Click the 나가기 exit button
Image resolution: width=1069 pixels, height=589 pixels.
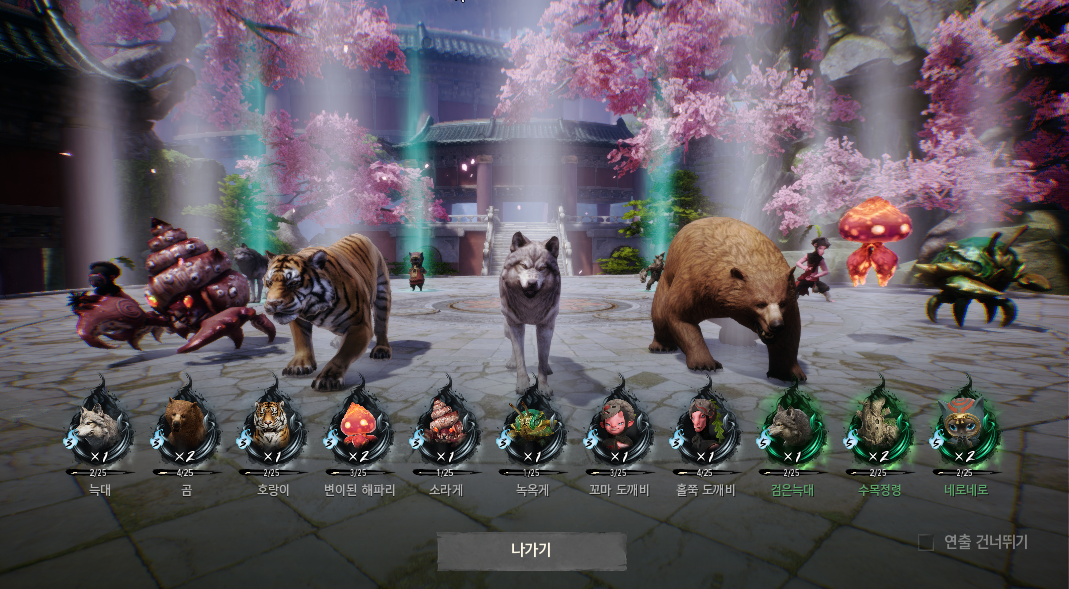[531, 550]
